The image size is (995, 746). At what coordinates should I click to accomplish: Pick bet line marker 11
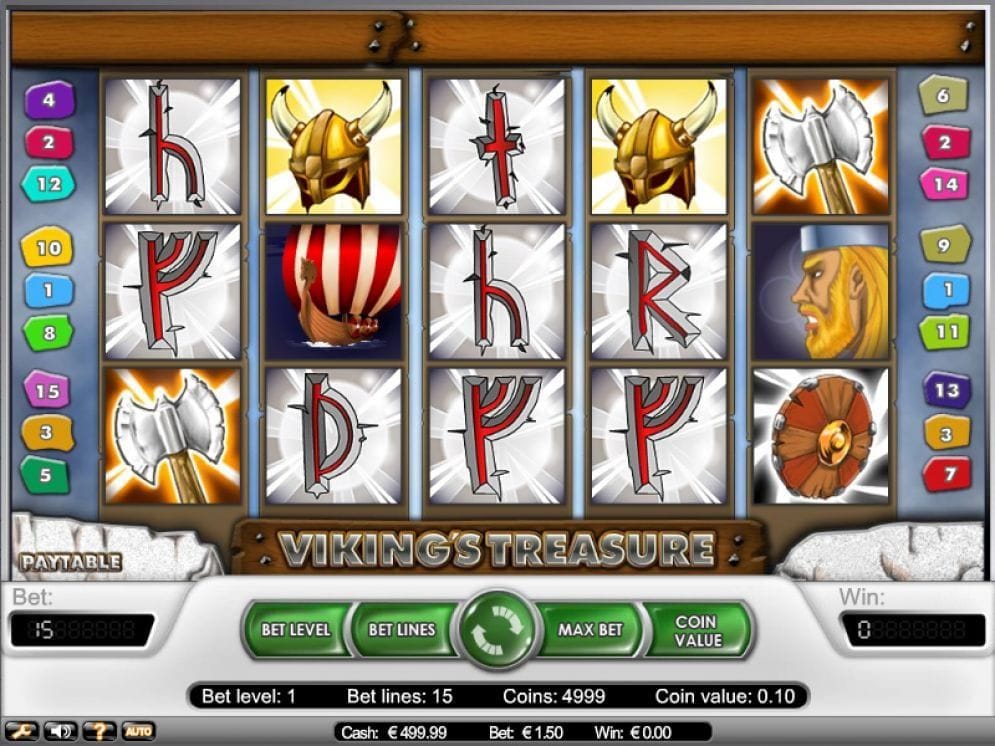[945, 331]
